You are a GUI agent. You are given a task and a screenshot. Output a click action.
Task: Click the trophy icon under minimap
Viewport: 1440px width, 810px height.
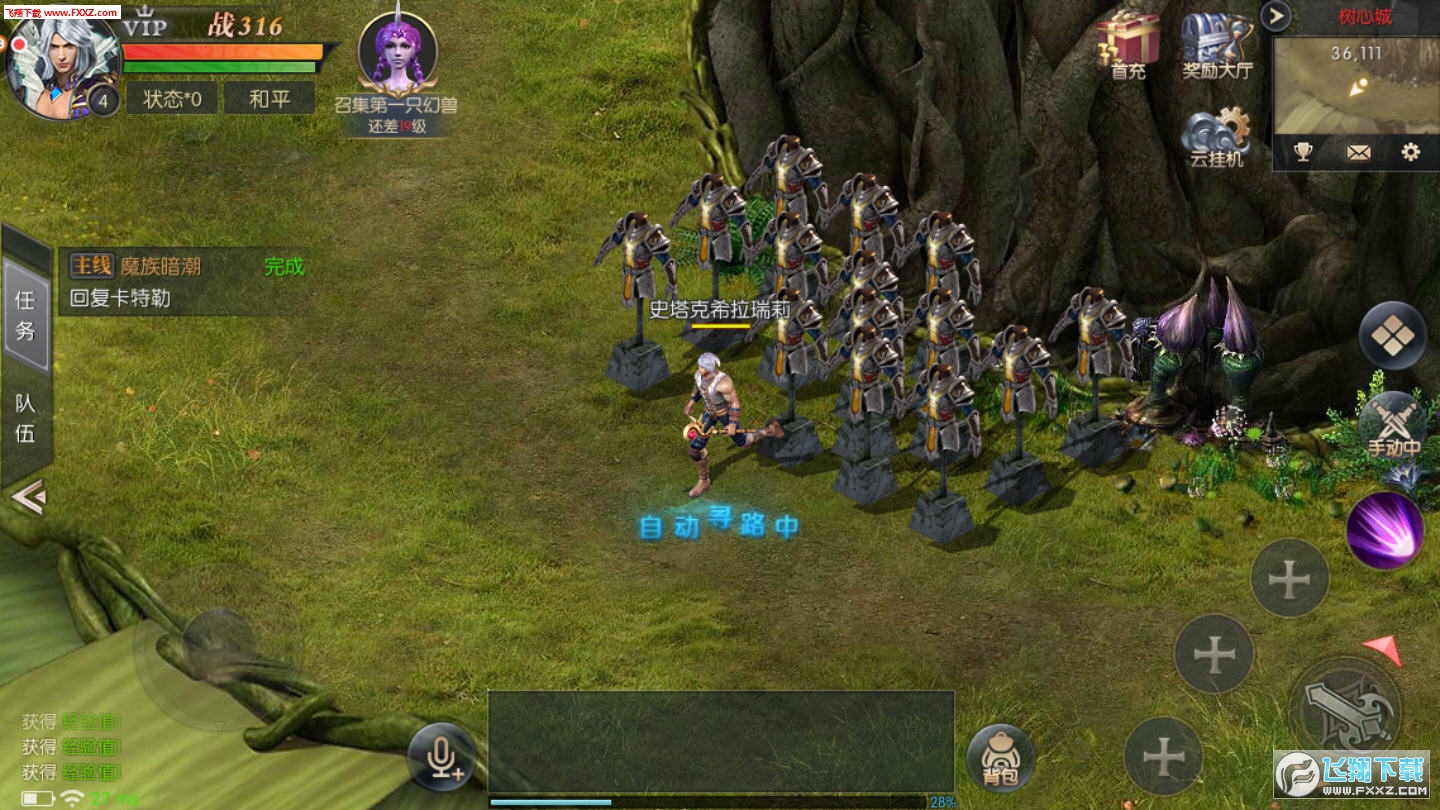pos(1303,152)
